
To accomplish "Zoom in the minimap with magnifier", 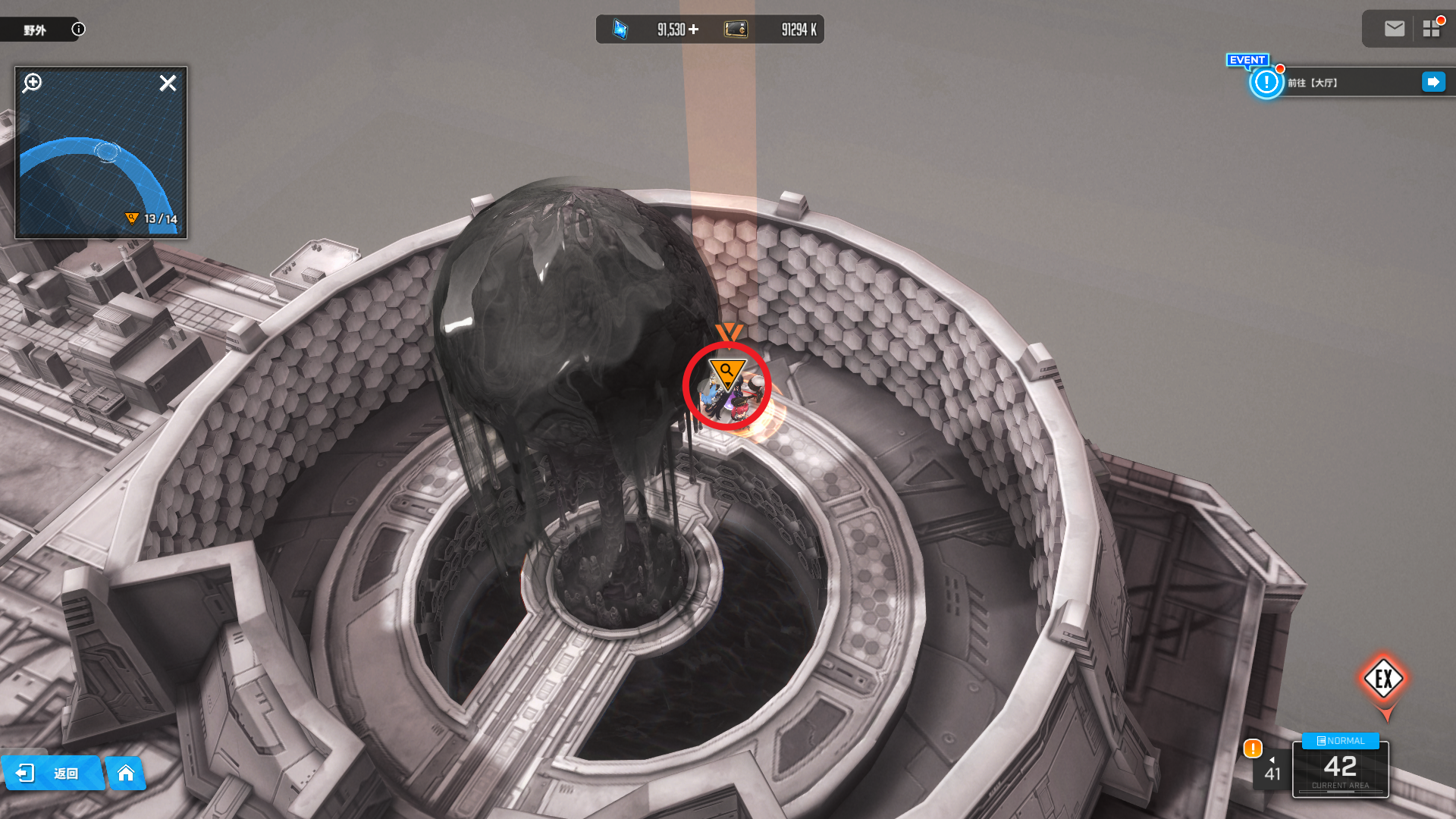I will click(33, 83).
